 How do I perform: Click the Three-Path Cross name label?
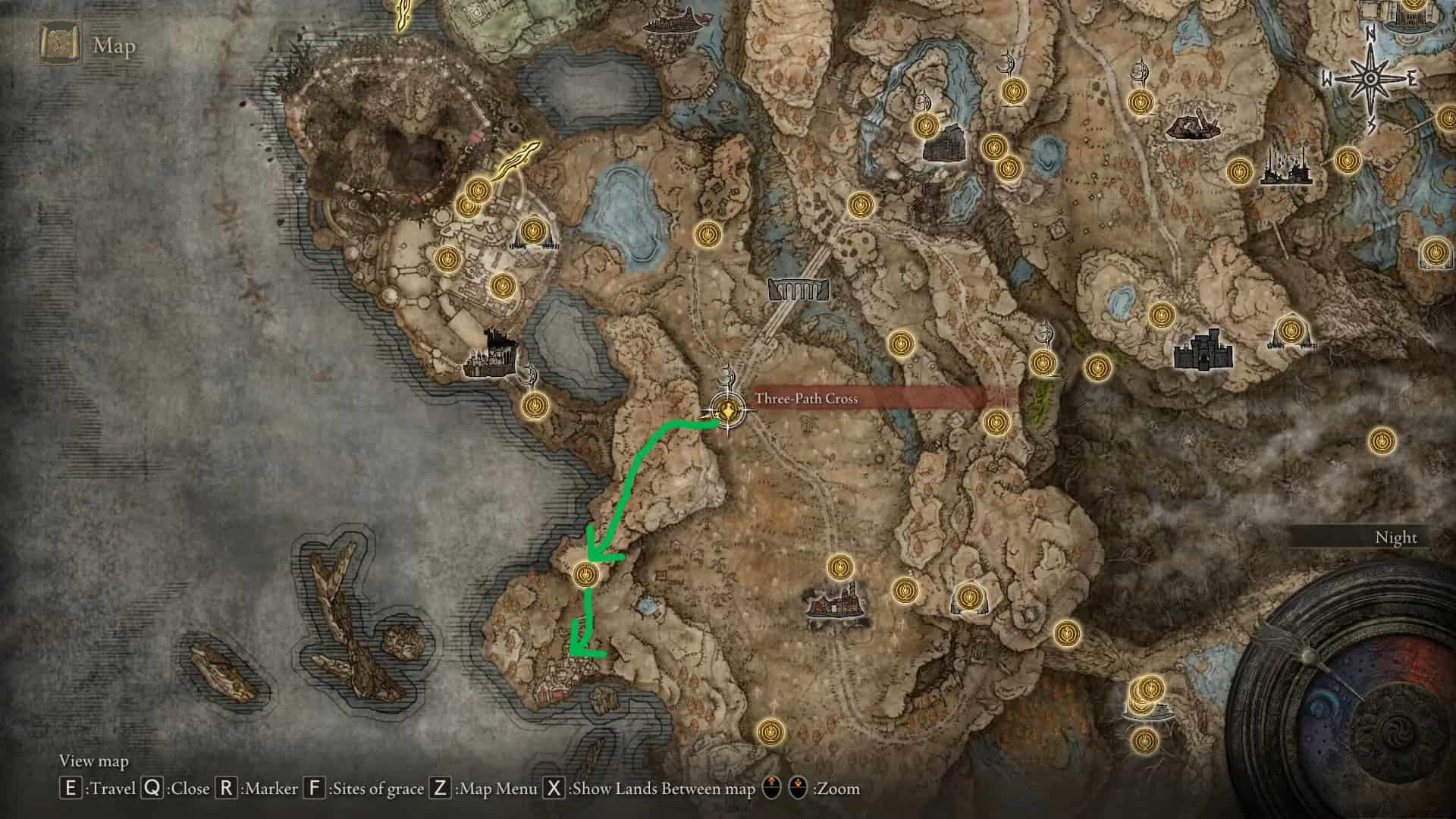pos(806,399)
